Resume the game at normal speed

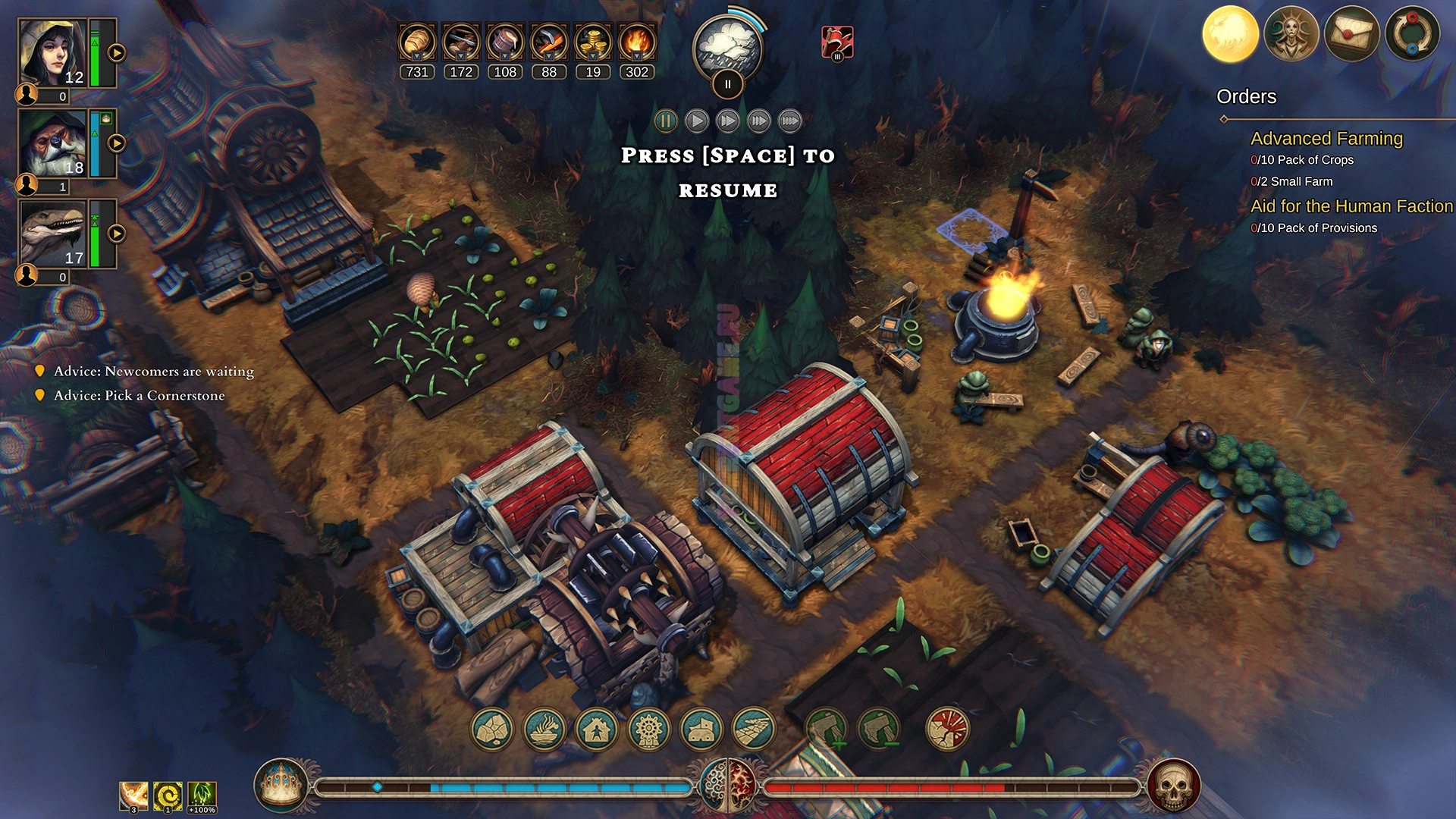697,121
